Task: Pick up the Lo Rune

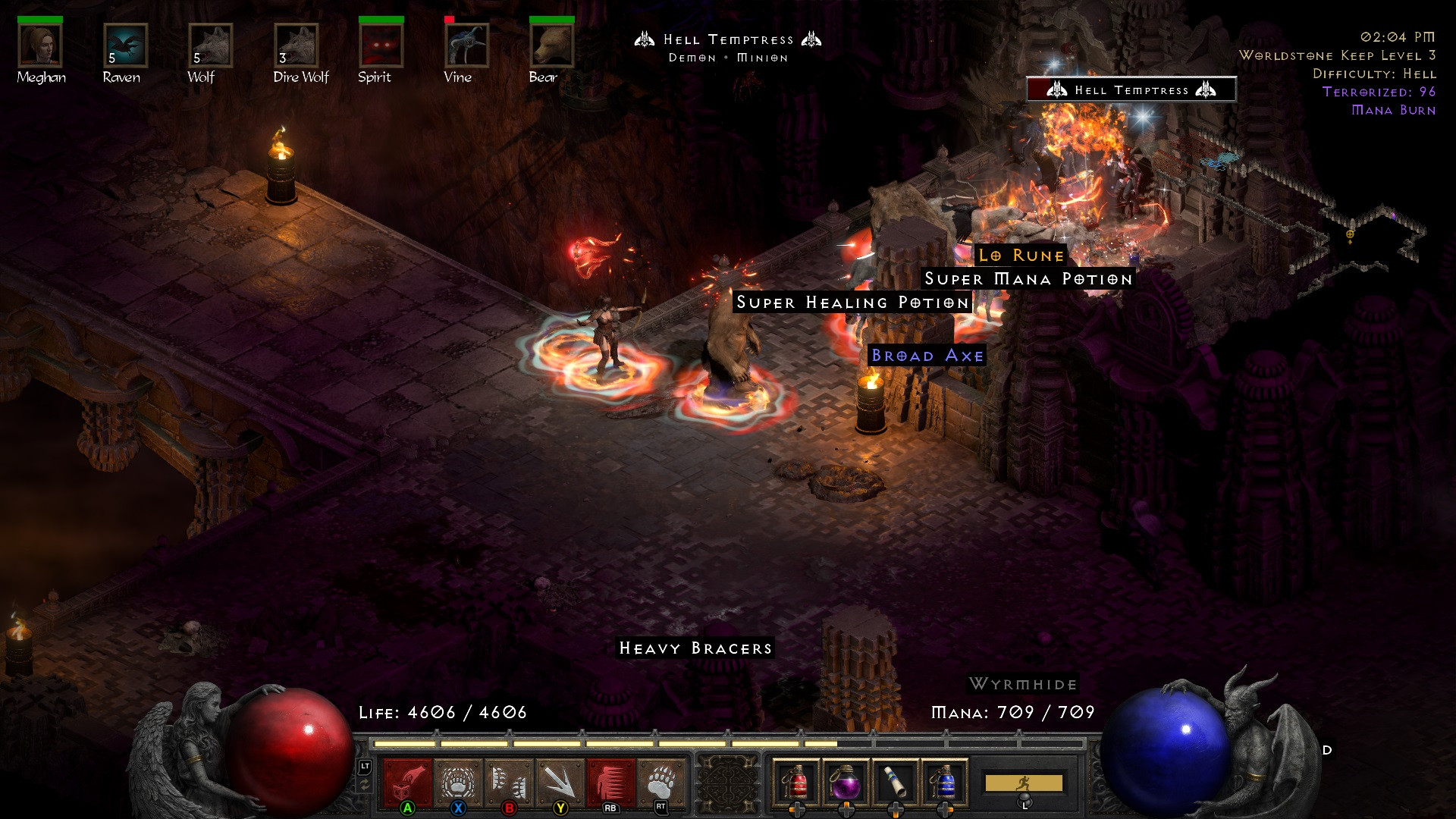Action: (x=1020, y=256)
